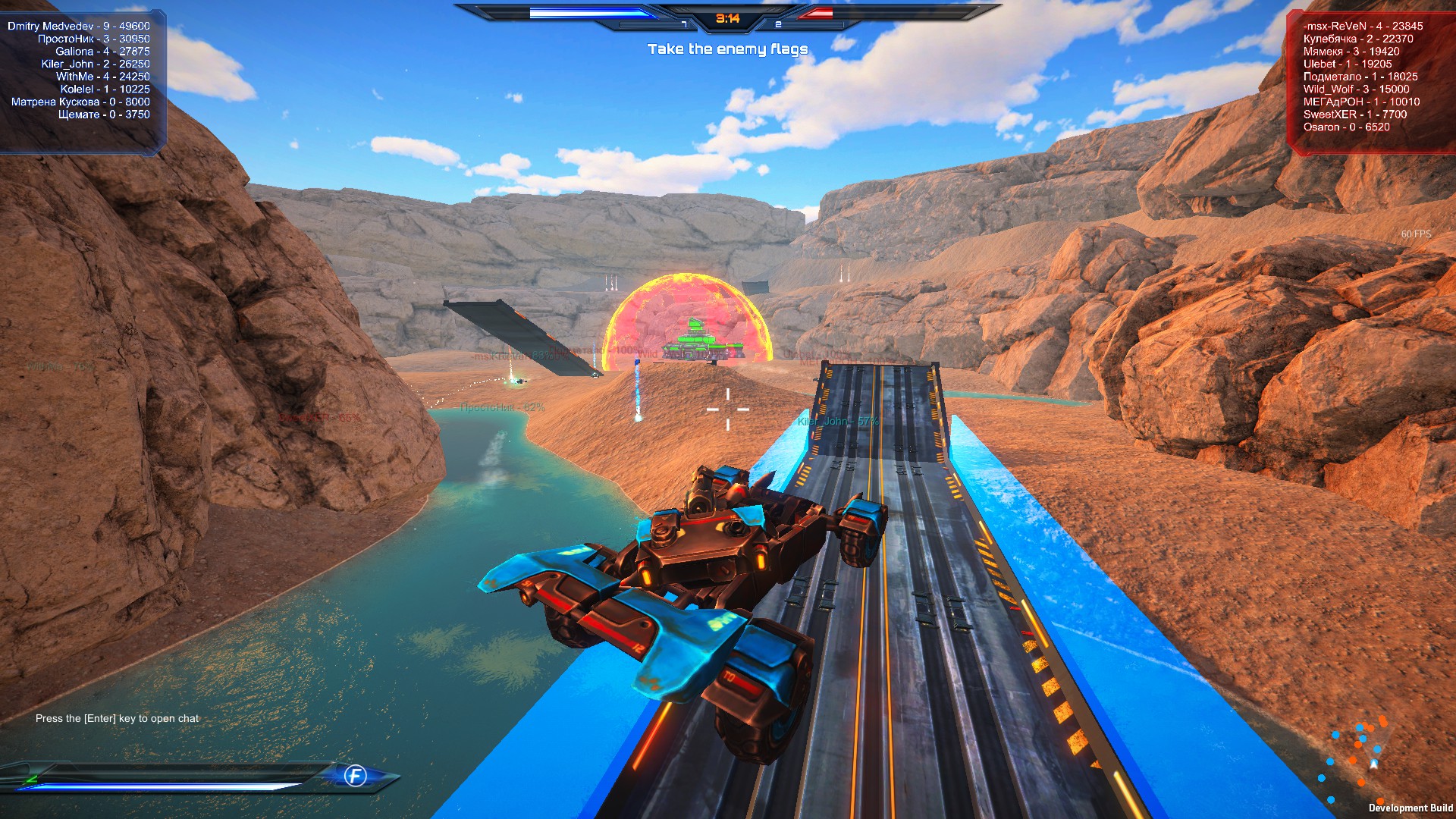This screenshot has width=1456, height=819.
Task: Click the crosshair reticle at screen center
Action: [x=728, y=409]
